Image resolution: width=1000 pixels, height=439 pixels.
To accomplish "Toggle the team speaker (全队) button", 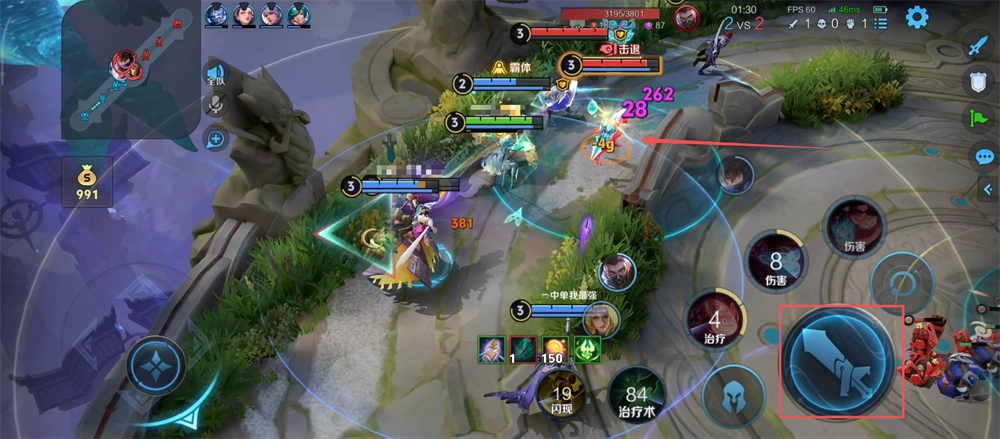I will pos(214,74).
